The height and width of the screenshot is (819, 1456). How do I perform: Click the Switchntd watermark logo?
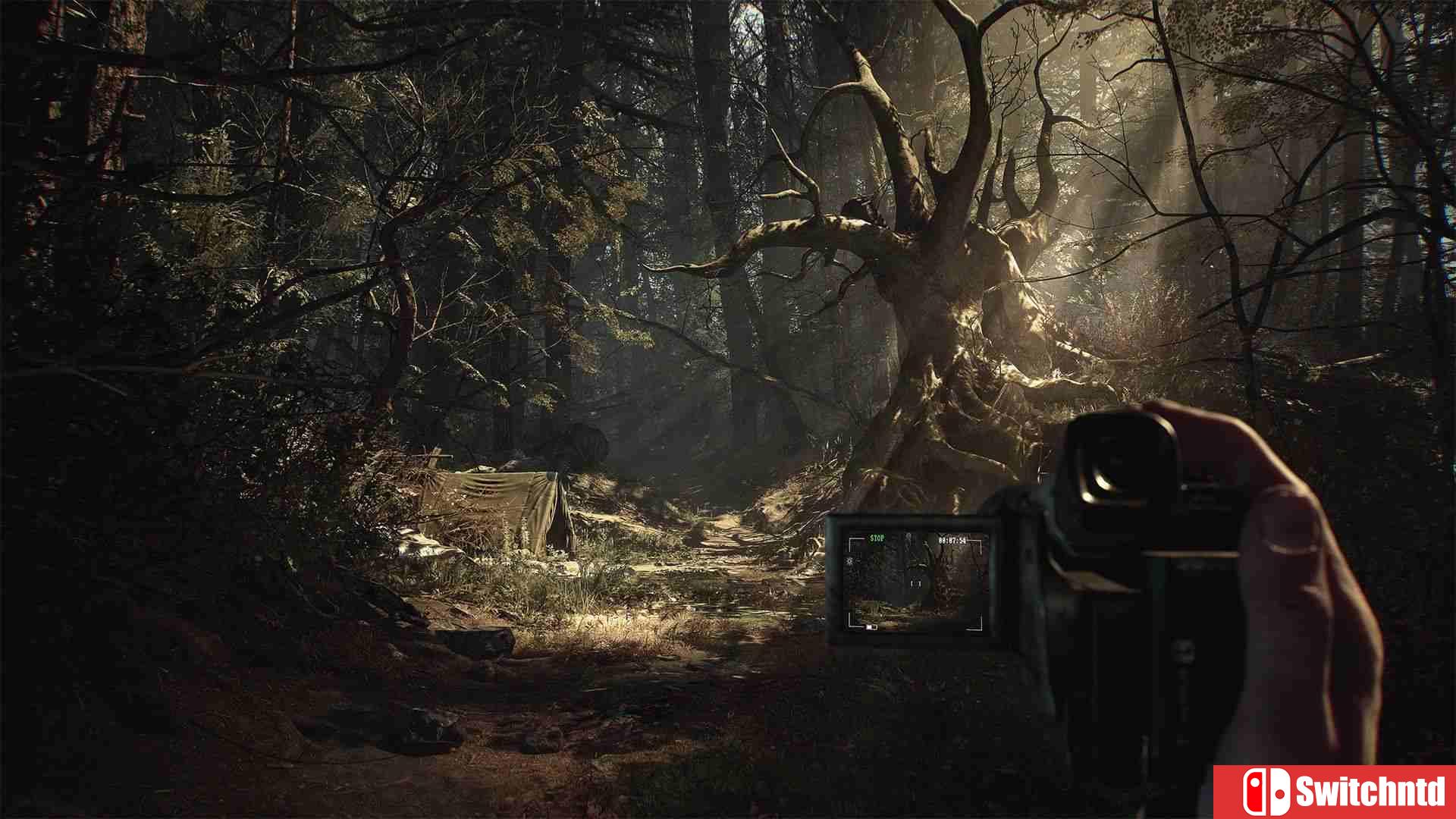coord(1335,792)
